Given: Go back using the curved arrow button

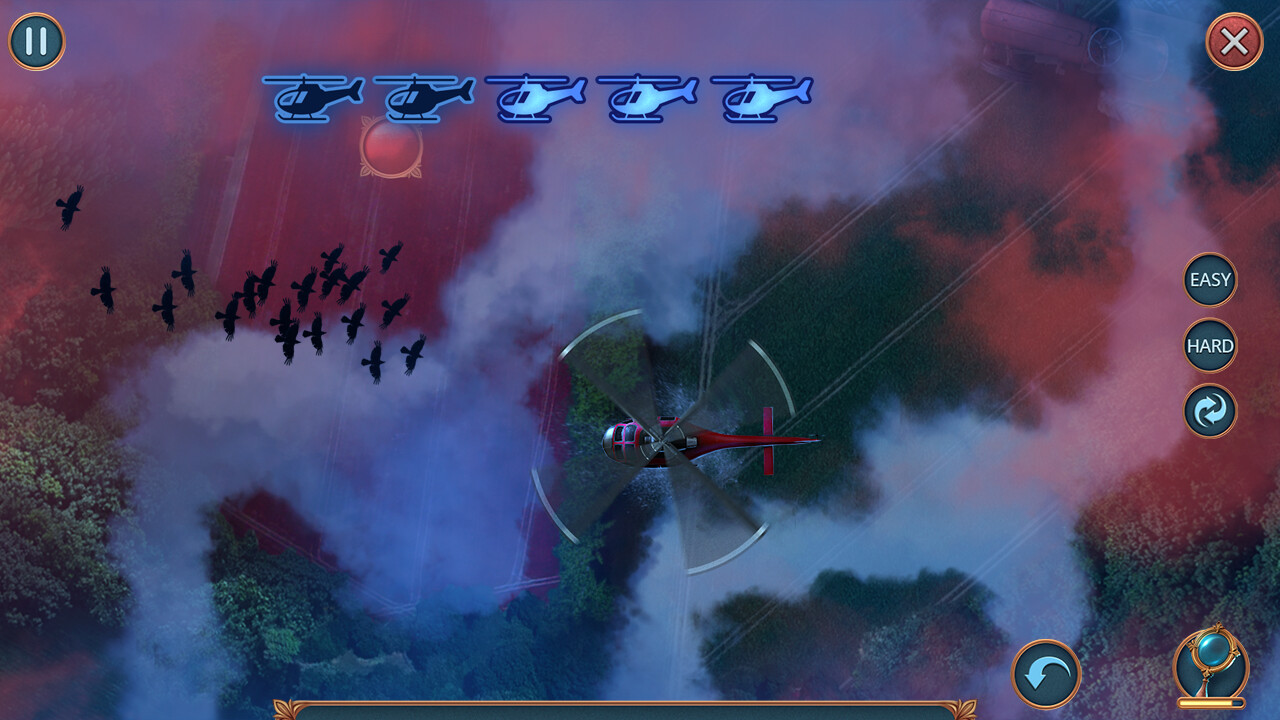Looking at the screenshot, I should [1046, 674].
